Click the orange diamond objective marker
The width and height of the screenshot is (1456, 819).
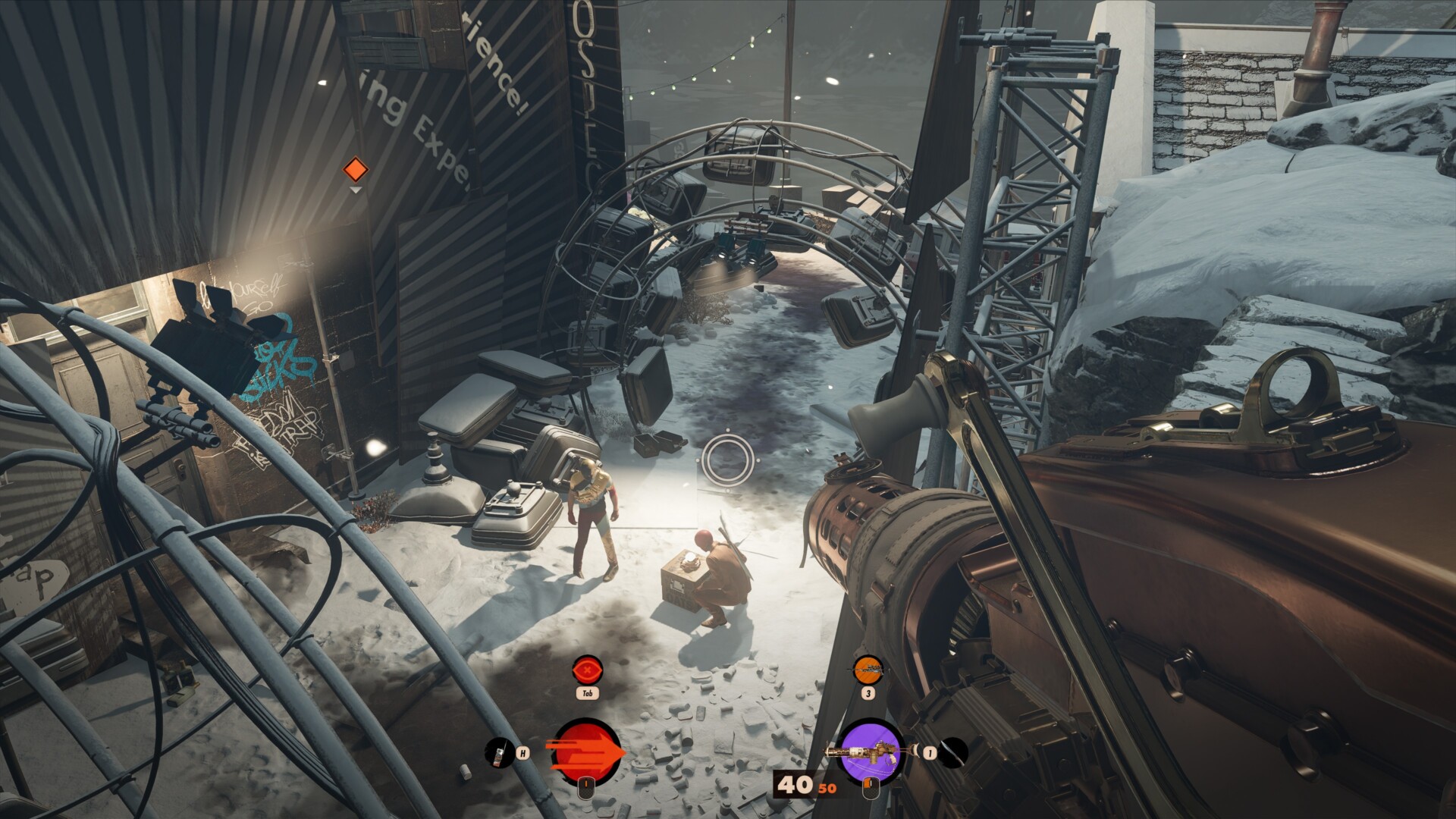[x=356, y=169]
